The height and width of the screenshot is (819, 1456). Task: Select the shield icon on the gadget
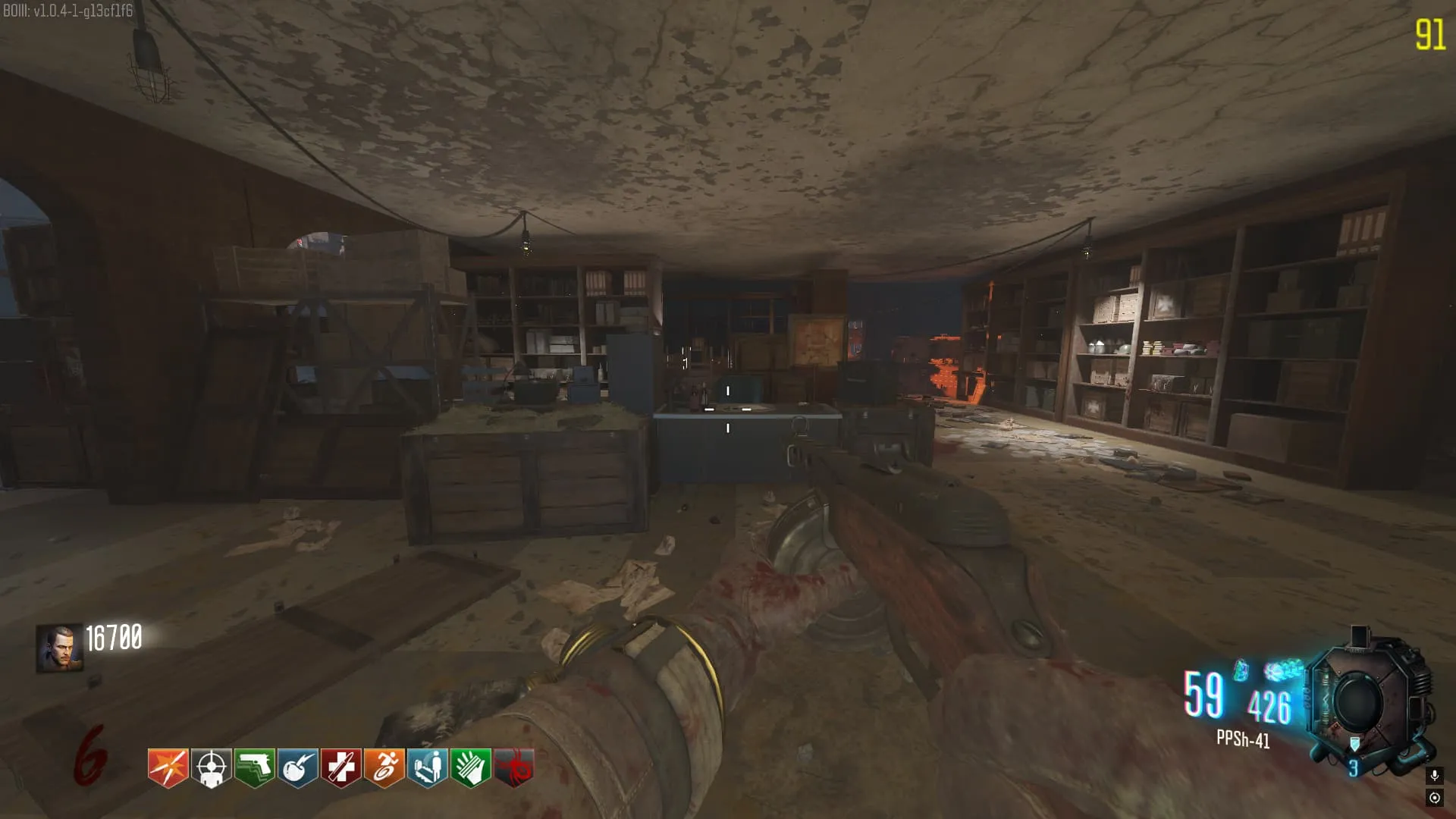click(1354, 745)
